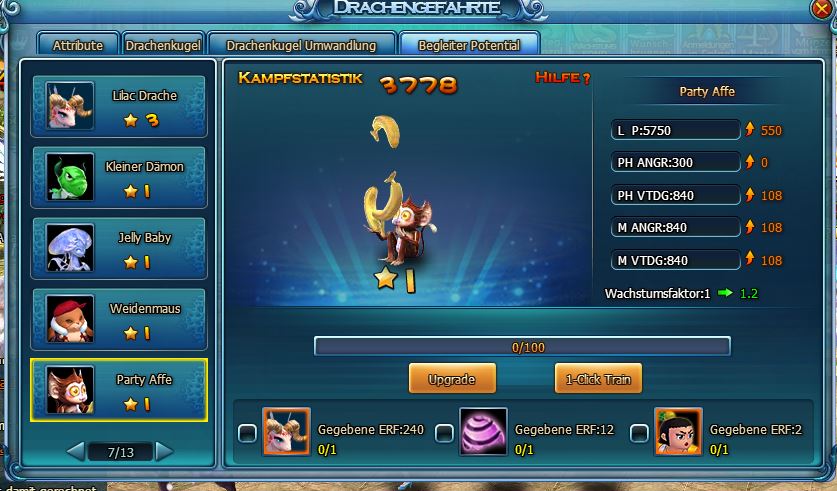The height and width of the screenshot is (491, 837).
Task: Open the Drachenkugel tab
Action: pos(164,45)
